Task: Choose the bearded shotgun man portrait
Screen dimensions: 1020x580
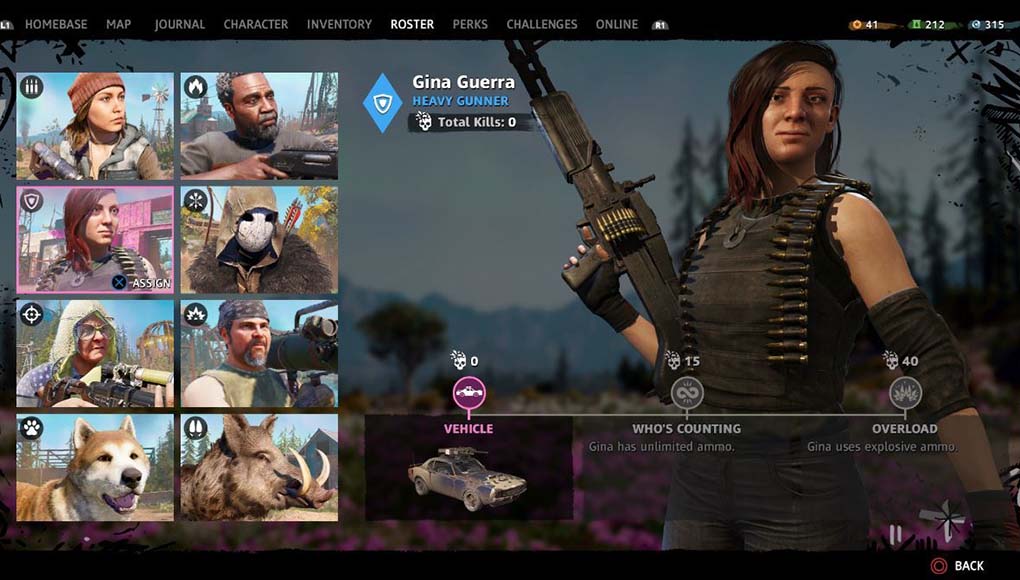Action: click(259, 126)
